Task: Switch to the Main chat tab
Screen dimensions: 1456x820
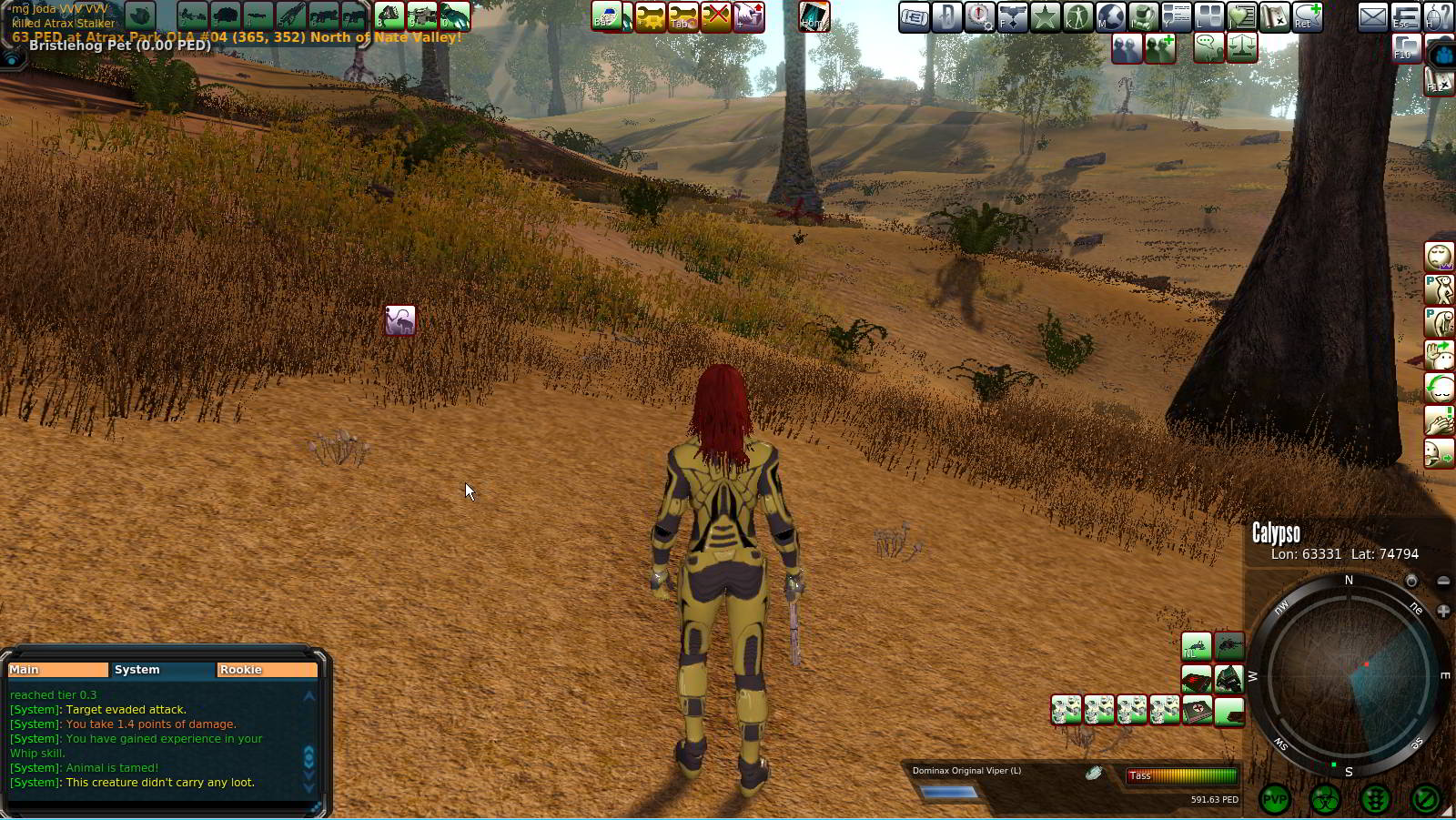Action: pos(56,670)
